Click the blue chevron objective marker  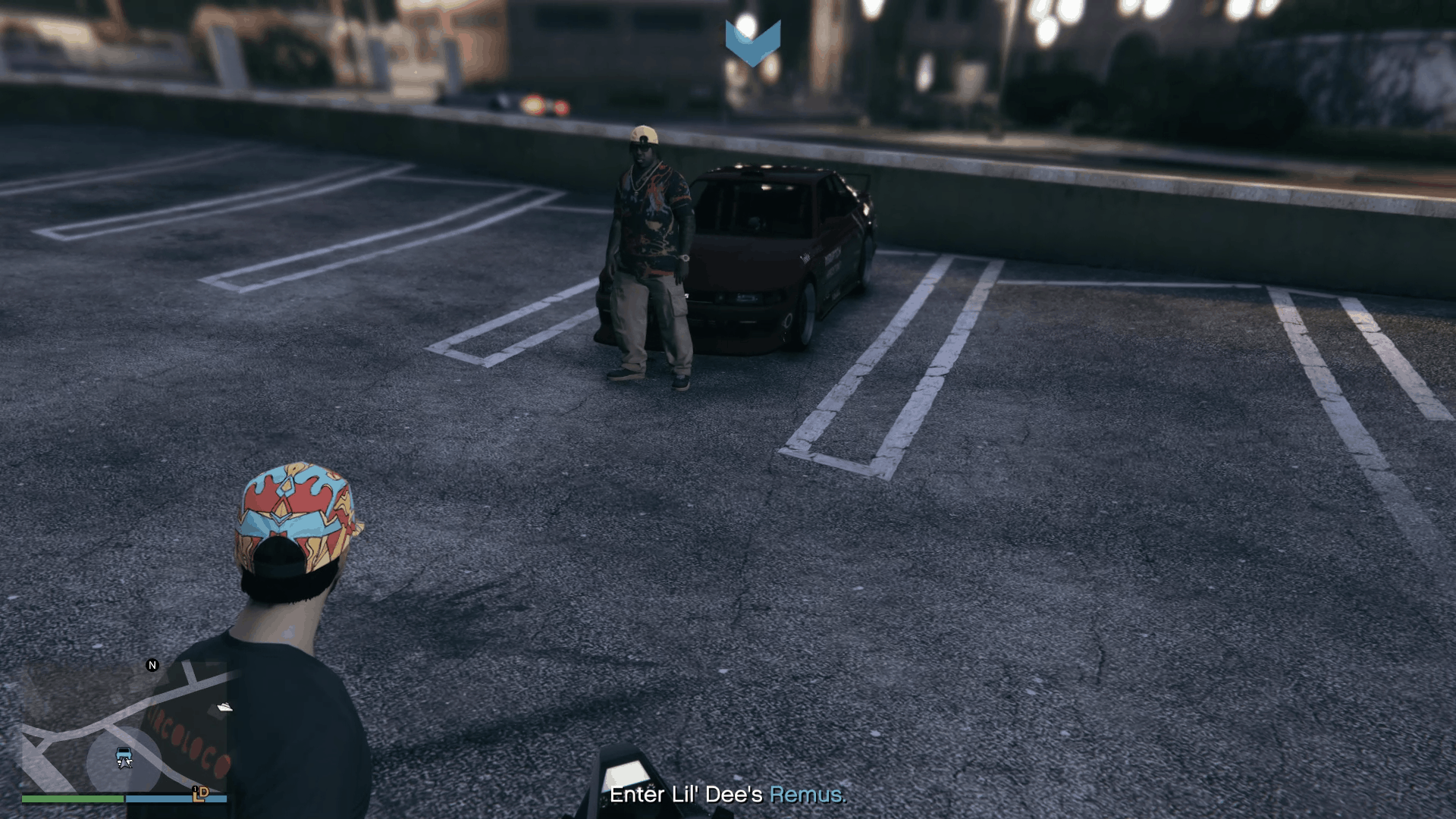click(x=752, y=42)
